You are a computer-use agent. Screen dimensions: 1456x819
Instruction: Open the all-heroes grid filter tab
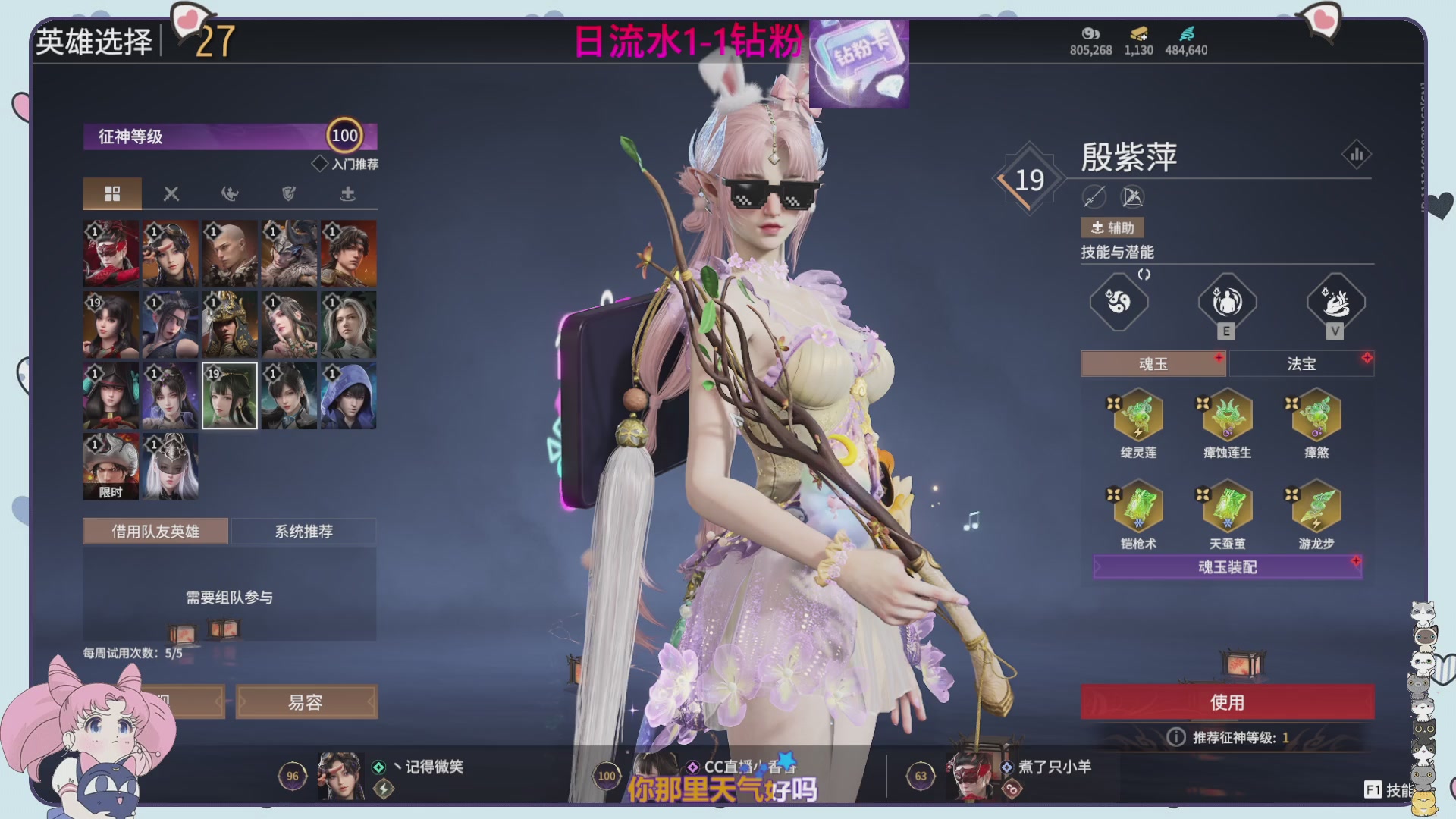click(112, 193)
